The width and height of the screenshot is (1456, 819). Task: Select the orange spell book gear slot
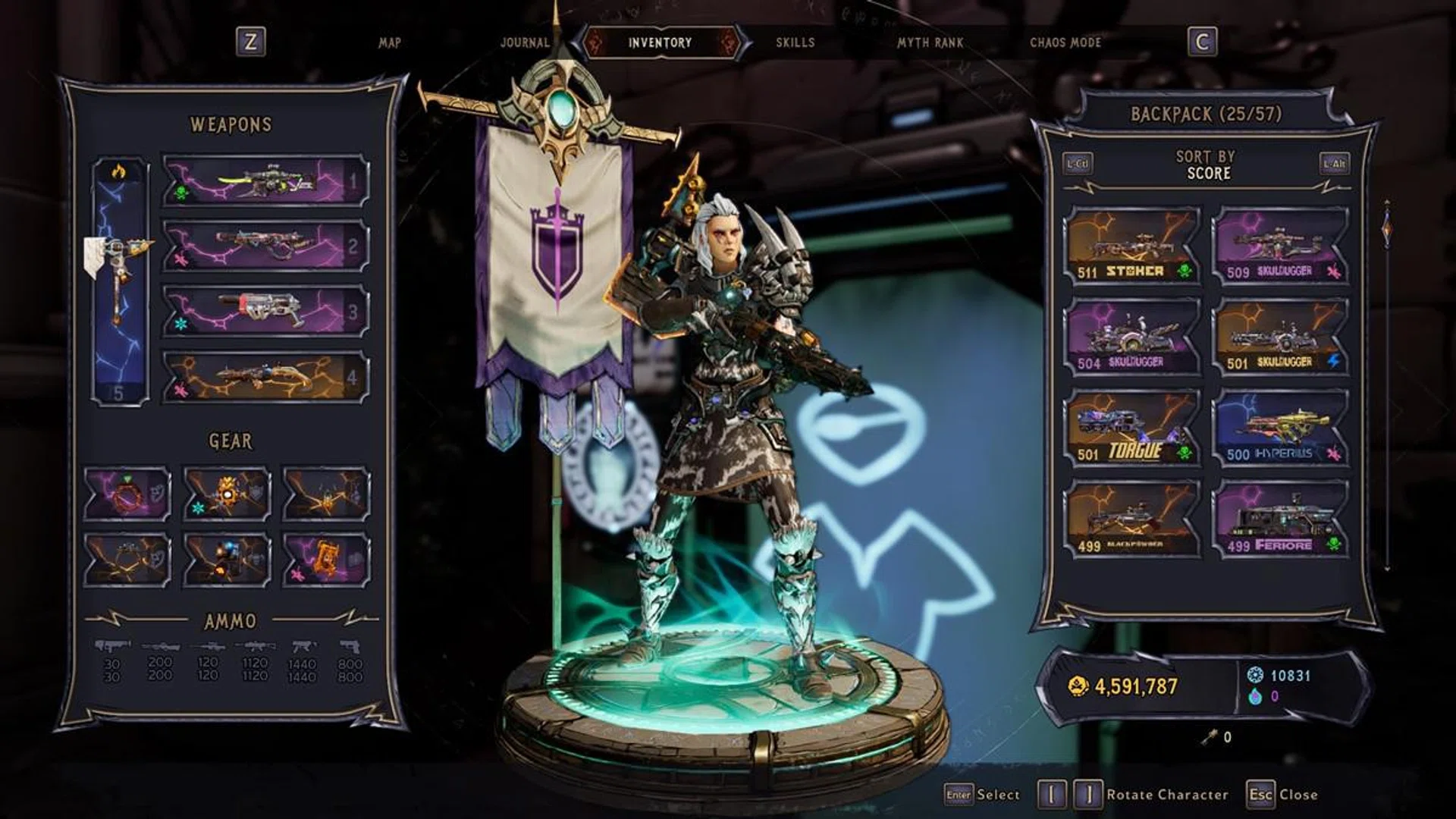click(x=326, y=560)
